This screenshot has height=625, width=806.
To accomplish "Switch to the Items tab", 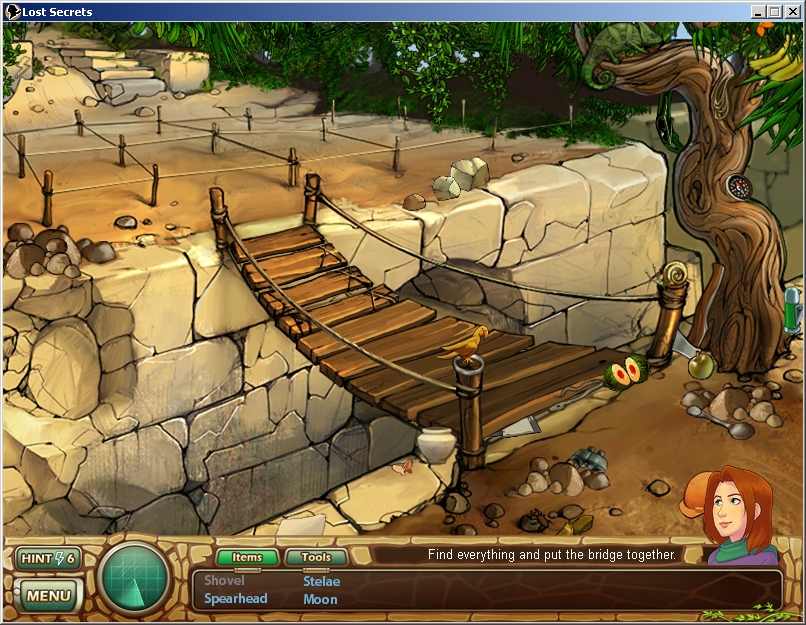I will point(246,558).
